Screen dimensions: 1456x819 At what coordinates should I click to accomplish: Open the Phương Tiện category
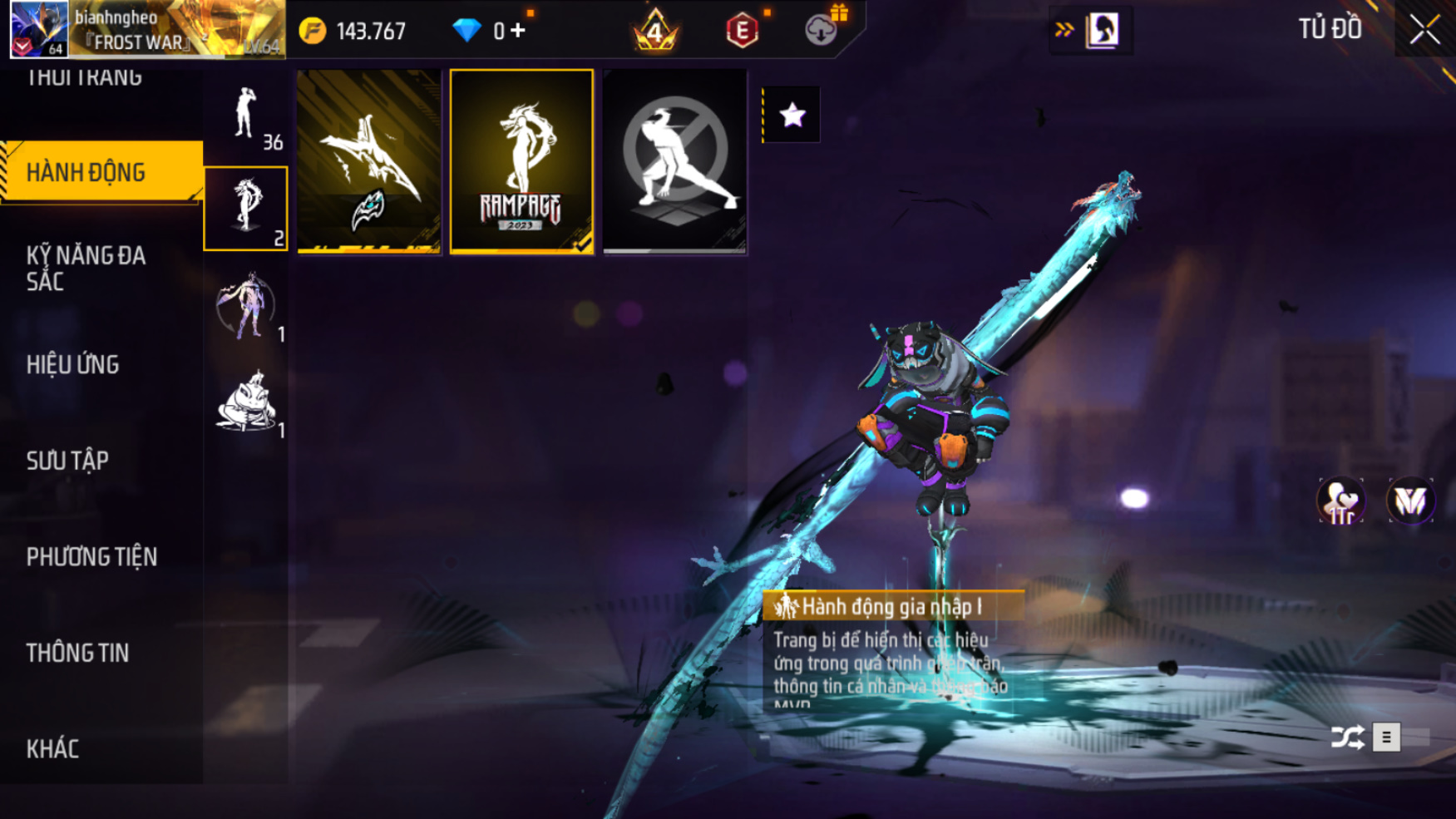tap(92, 556)
